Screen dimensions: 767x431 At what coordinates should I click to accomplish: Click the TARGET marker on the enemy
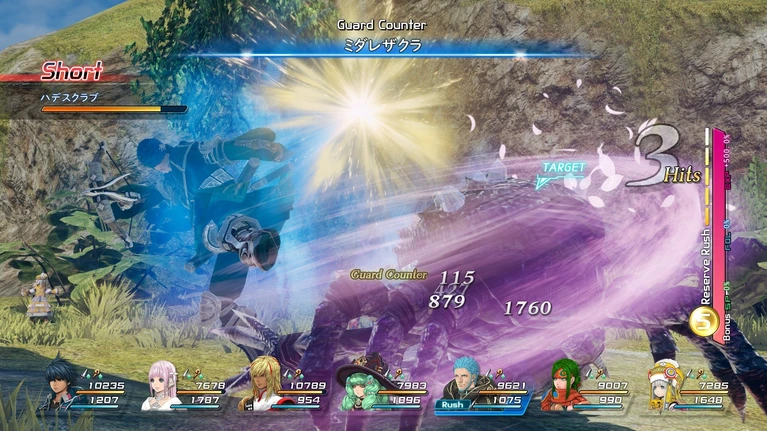tap(563, 170)
